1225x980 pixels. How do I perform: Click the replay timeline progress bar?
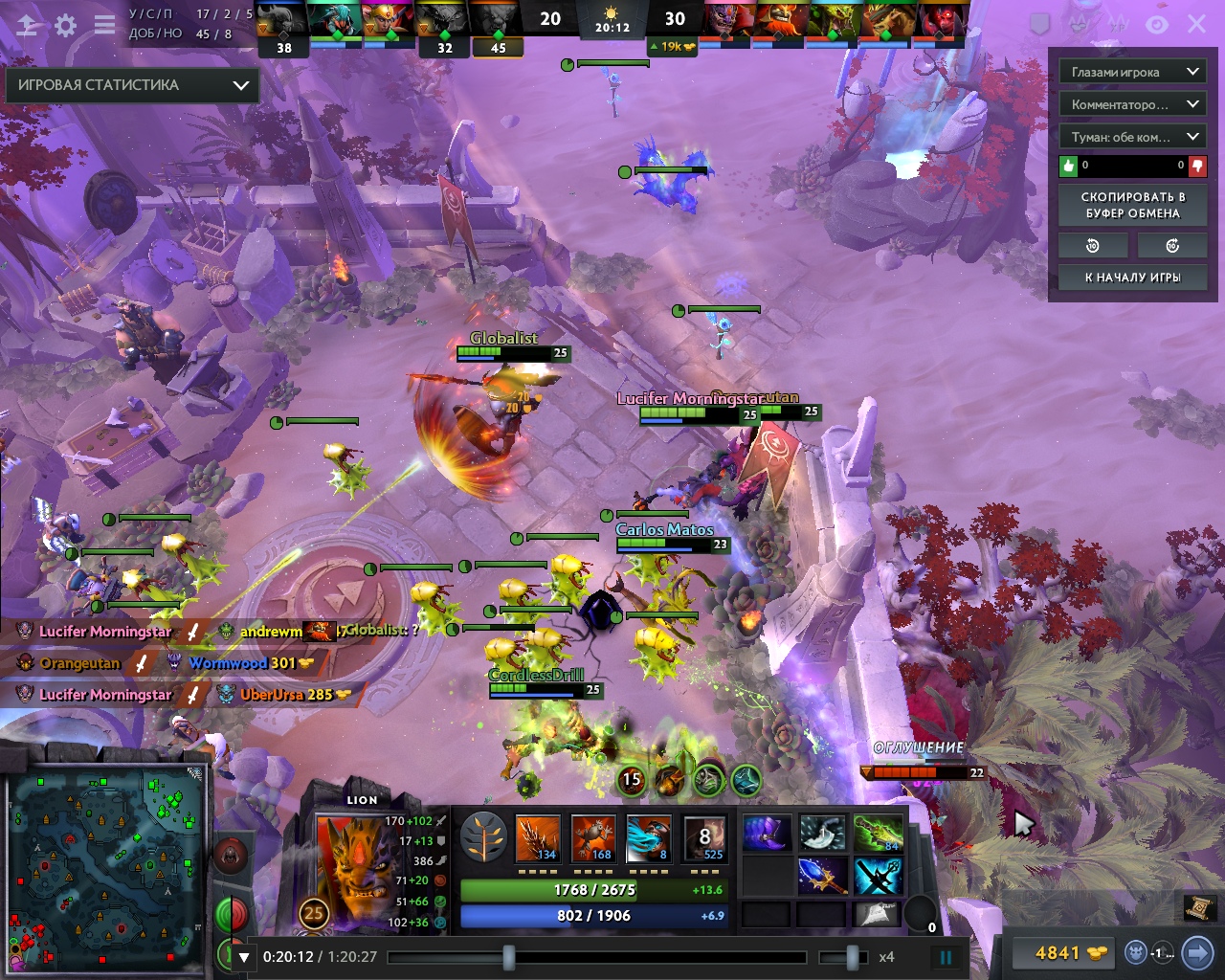click(x=596, y=956)
